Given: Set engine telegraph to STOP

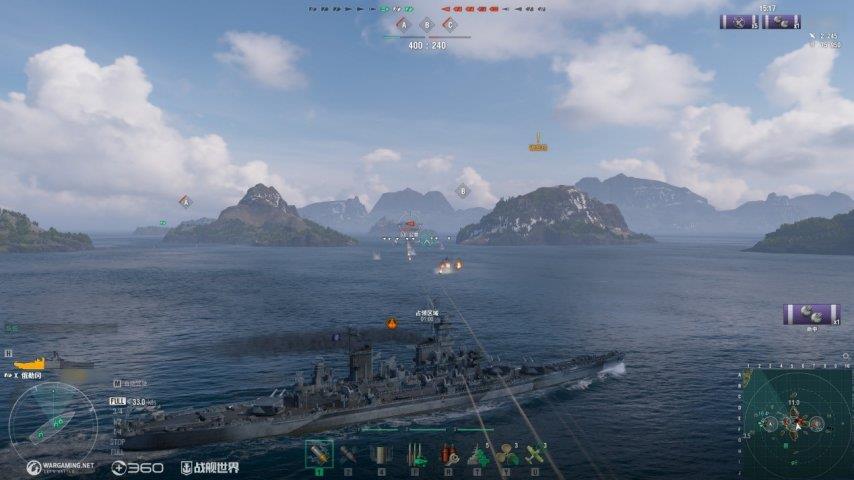Looking at the screenshot, I should coord(117,441).
